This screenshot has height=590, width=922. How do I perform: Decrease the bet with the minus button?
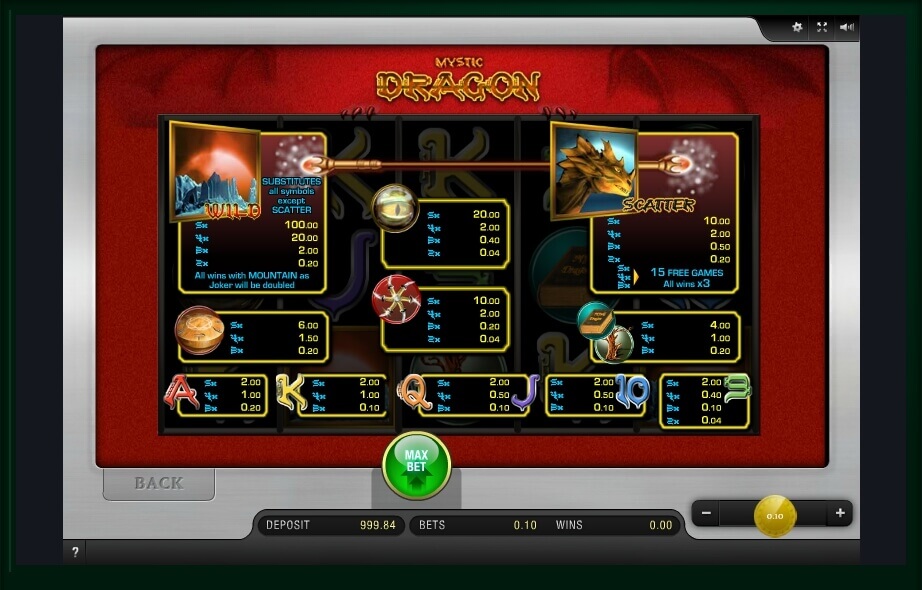tap(706, 513)
